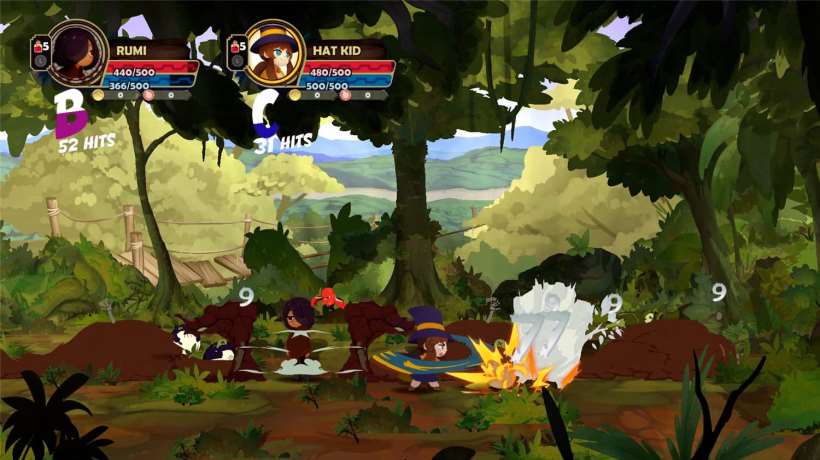
Task: Click Hat Kid's gold coin icon
Action: [294, 96]
